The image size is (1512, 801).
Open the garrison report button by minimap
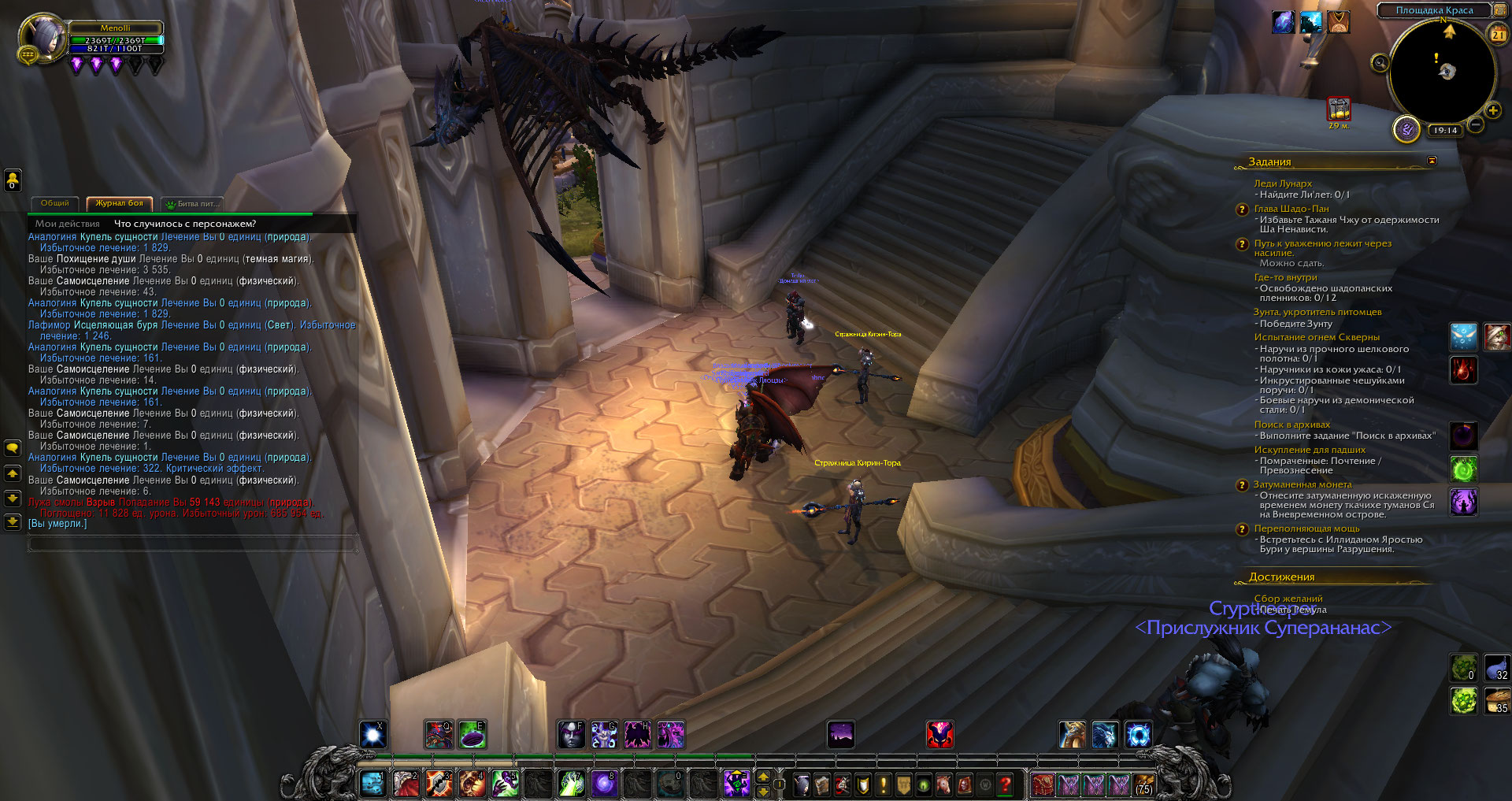(1406, 128)
